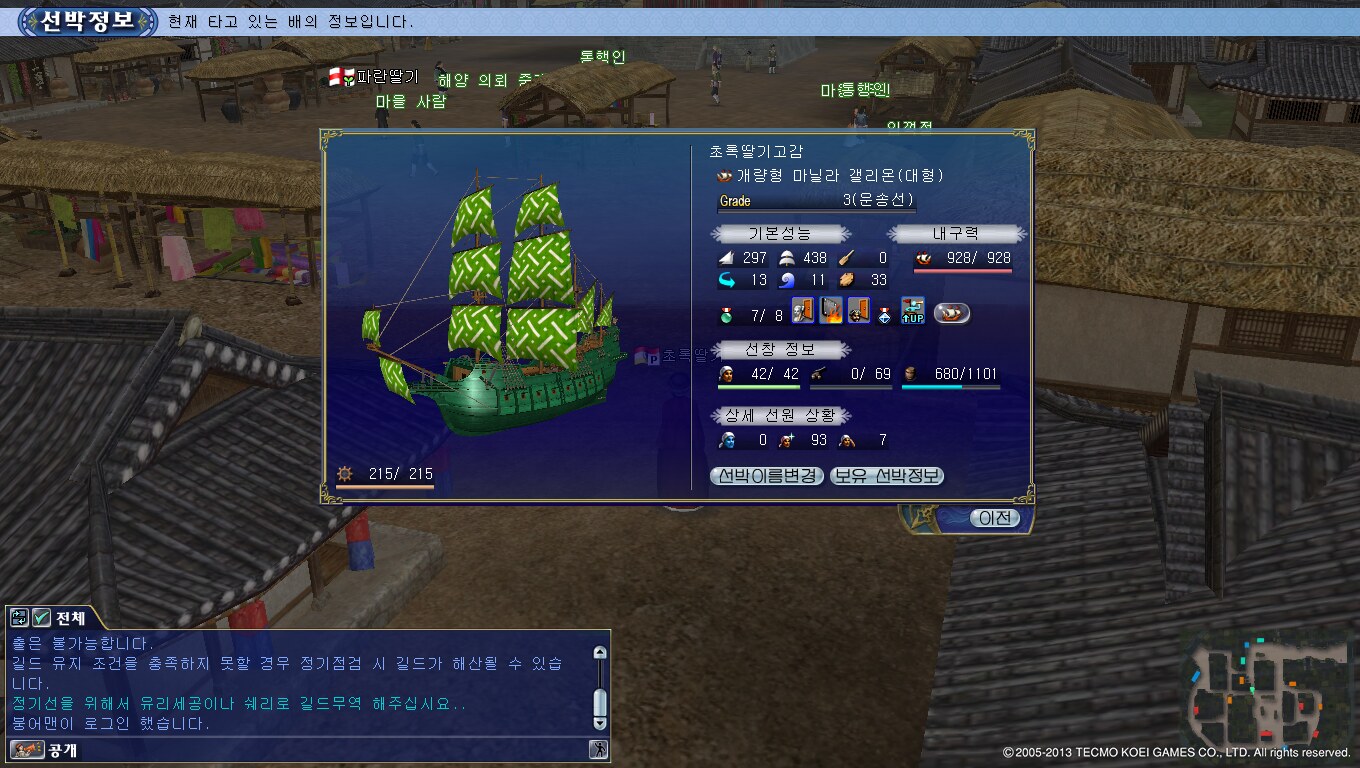Toggle the green checkmark chat filter
Image resolution: width=1360 pixels, height=768 pixels.
tap(41, 618)
